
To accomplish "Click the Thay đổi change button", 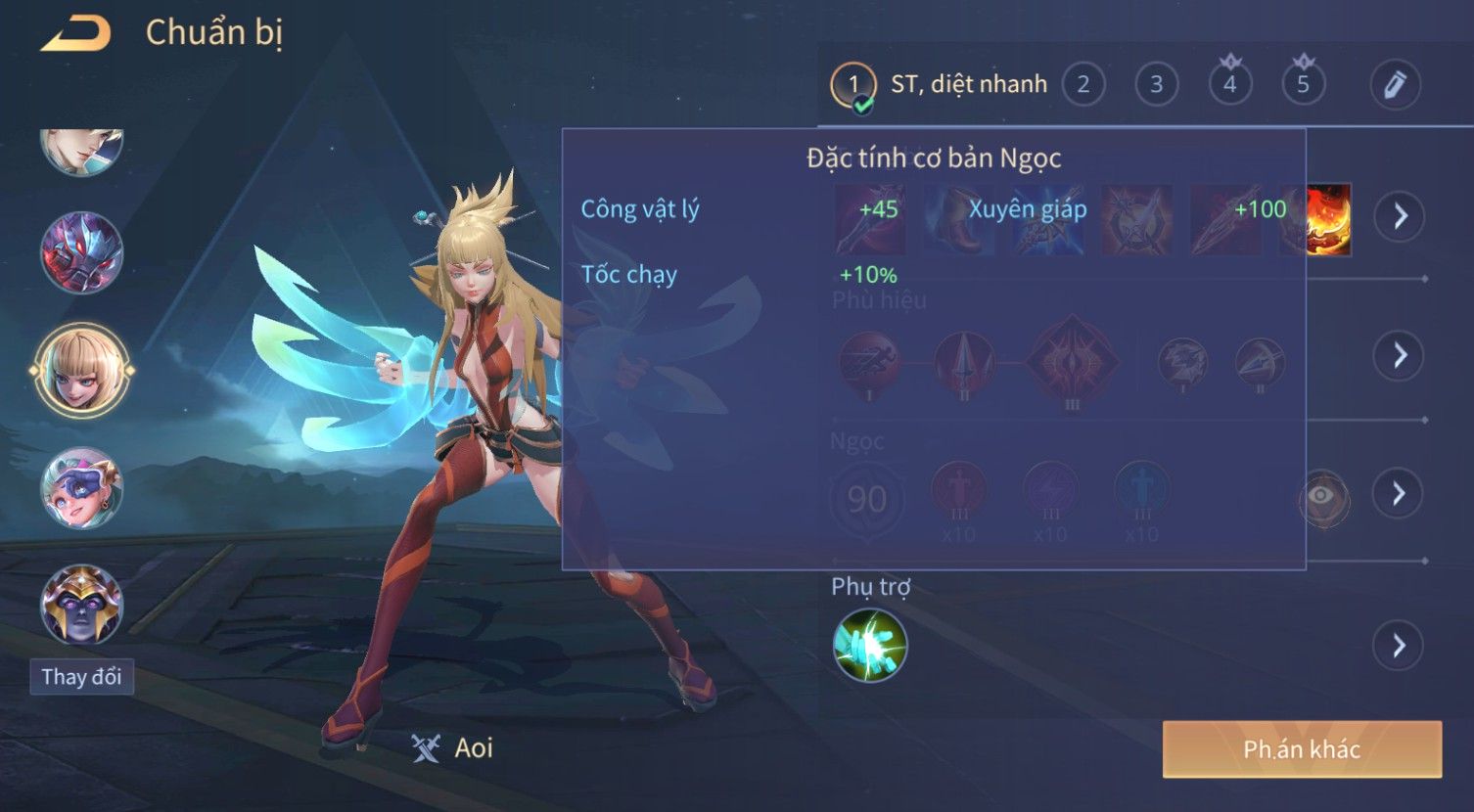I will click(81, 677).
